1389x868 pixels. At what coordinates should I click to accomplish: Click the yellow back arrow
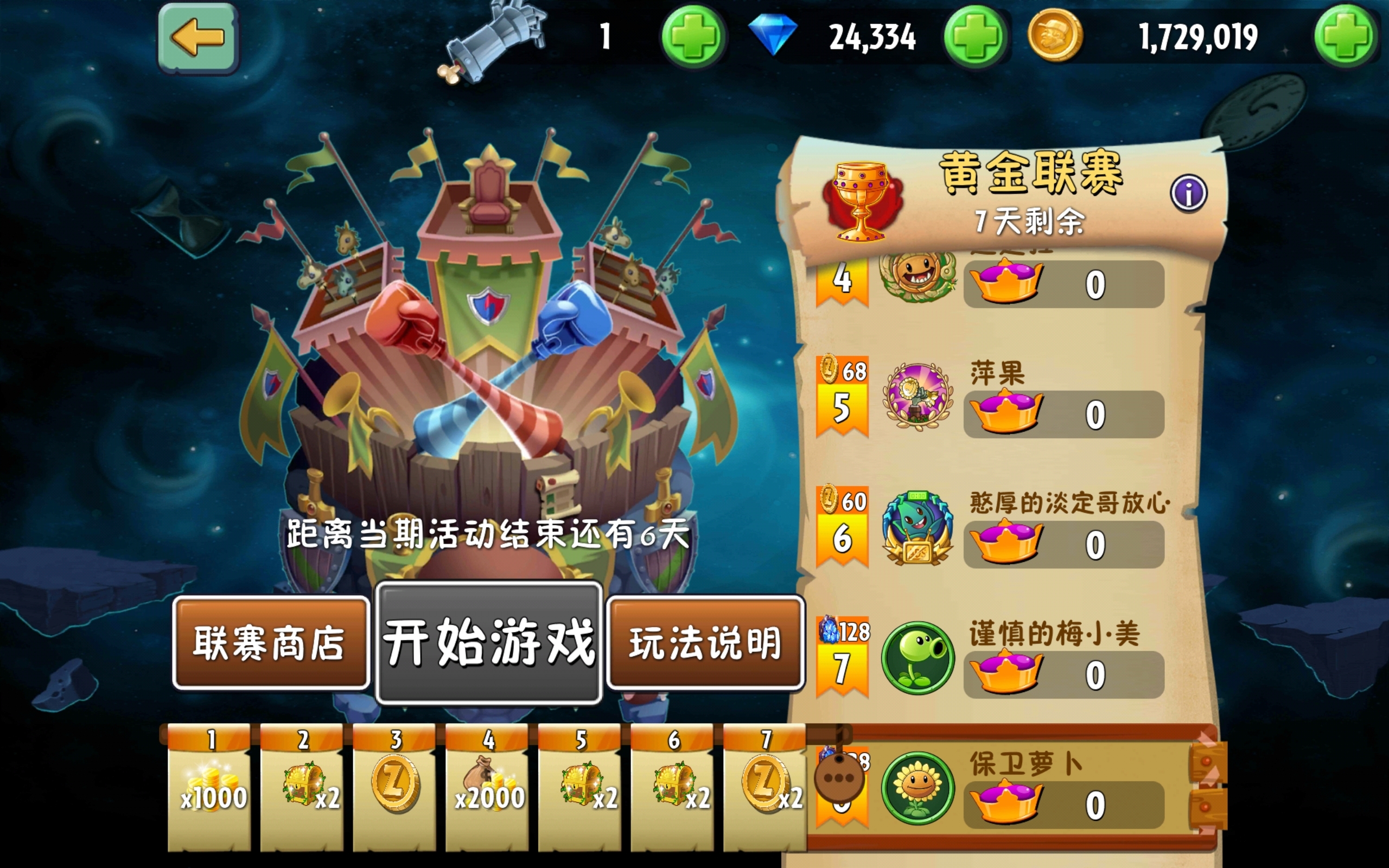tap(198, 37)
